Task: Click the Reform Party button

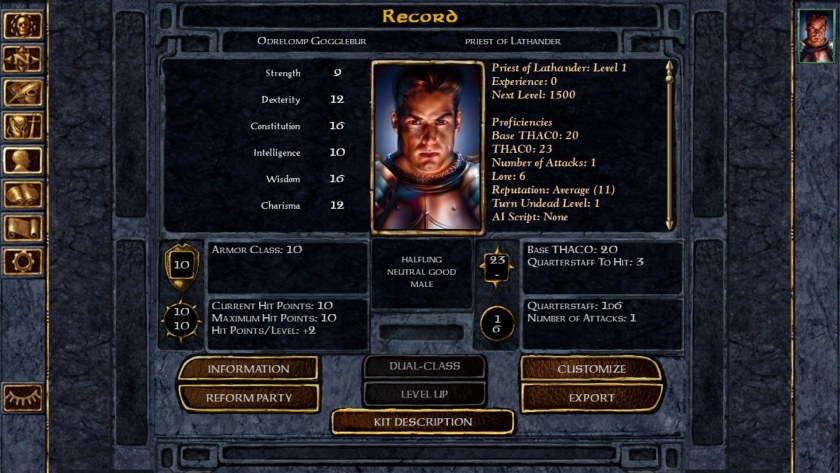Action: (x=248, y=397)
